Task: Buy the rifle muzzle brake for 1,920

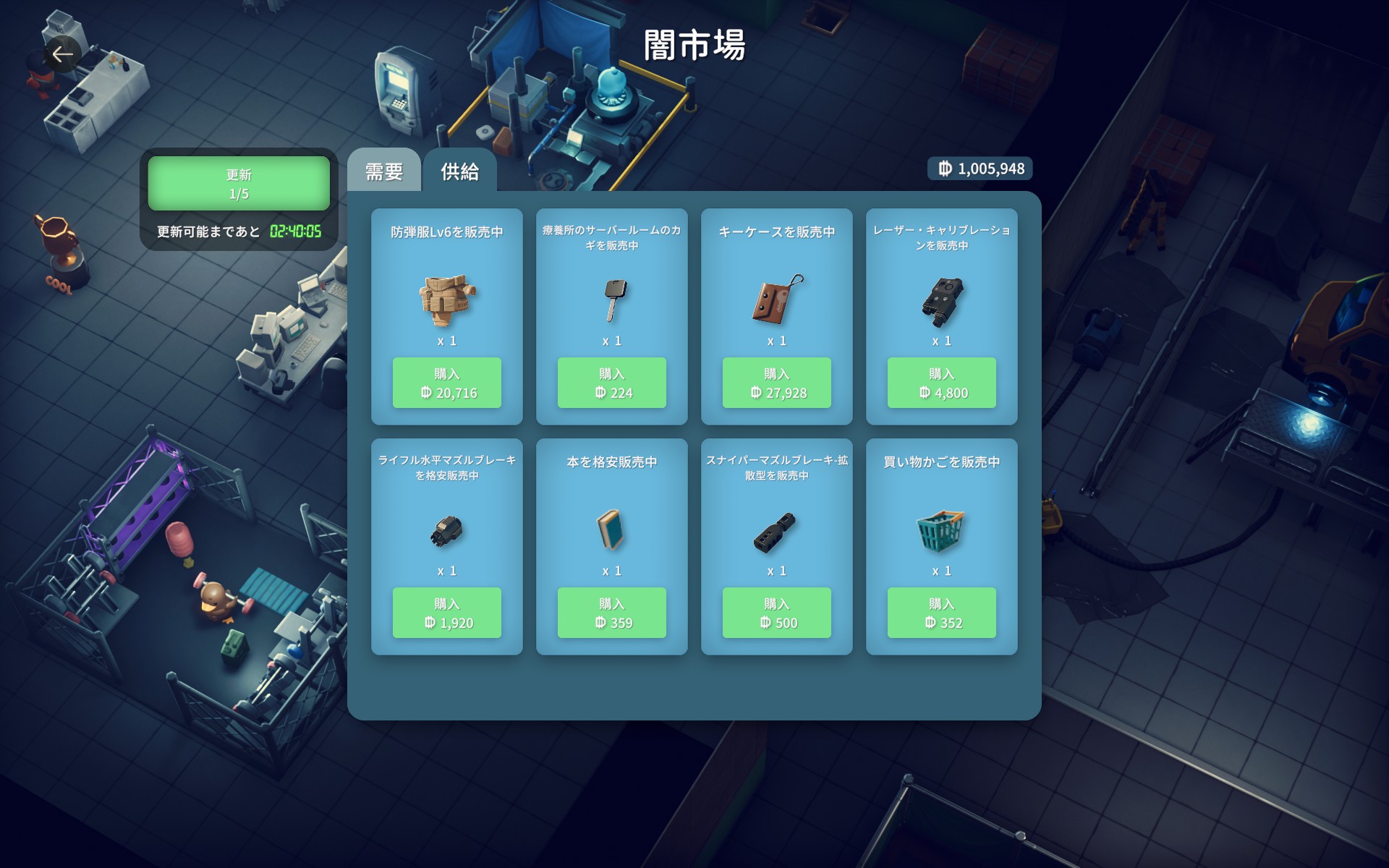Action: [446, 613]
